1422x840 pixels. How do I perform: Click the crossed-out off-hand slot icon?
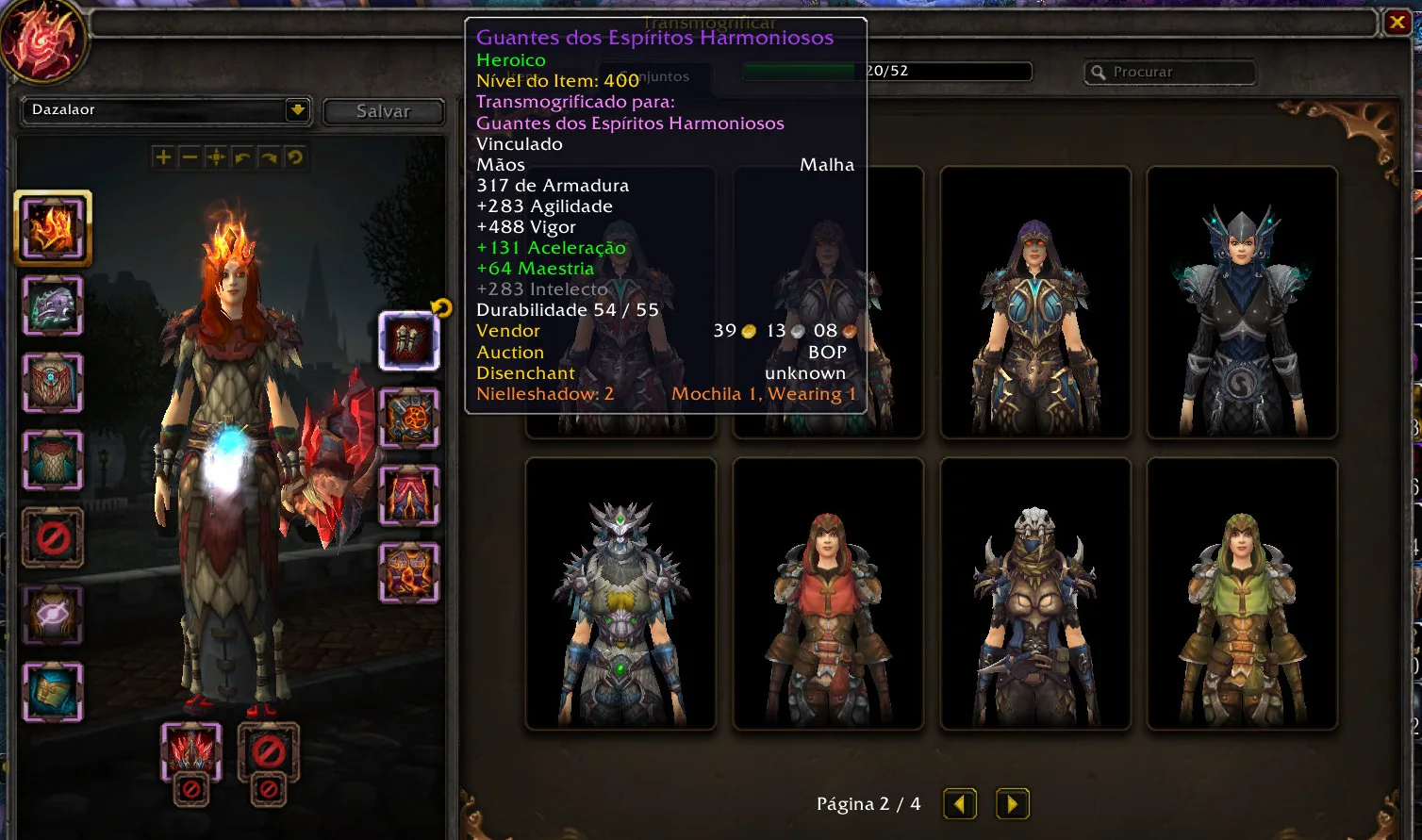(x=269, y=754)
